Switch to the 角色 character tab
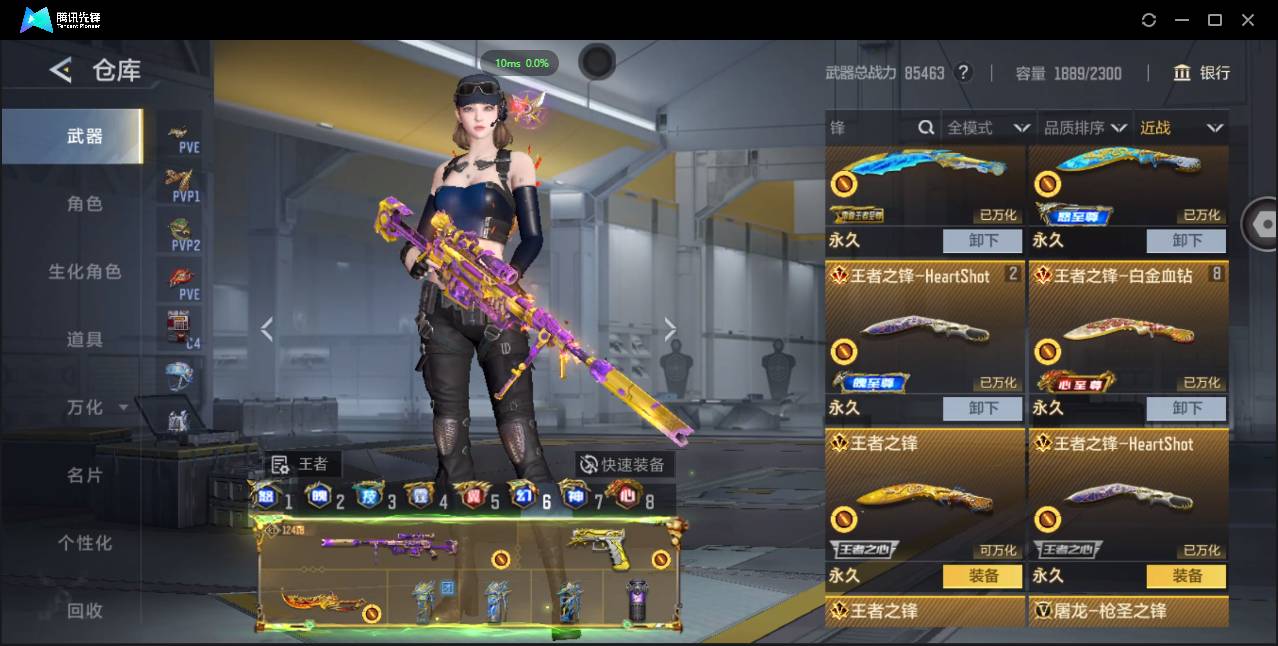Screen dimensions: 1278x646 tap(84, 203)
